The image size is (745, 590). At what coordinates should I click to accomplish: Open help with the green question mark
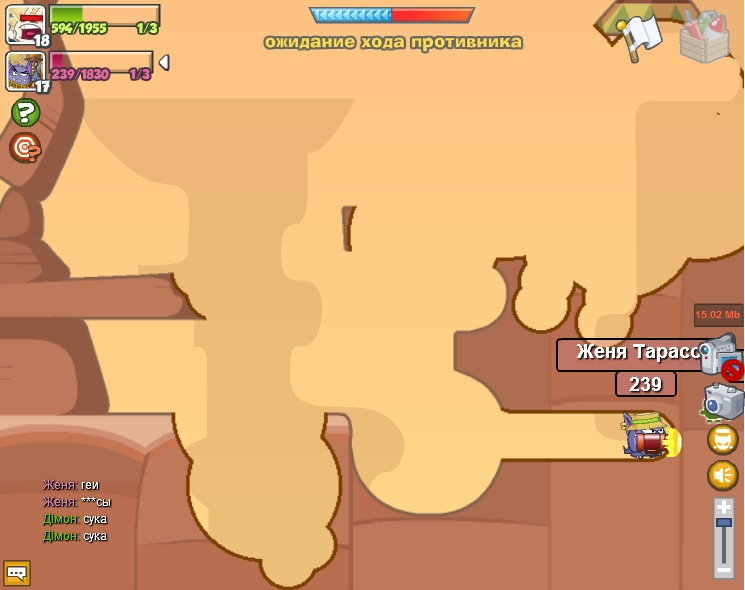coord(26,112)
